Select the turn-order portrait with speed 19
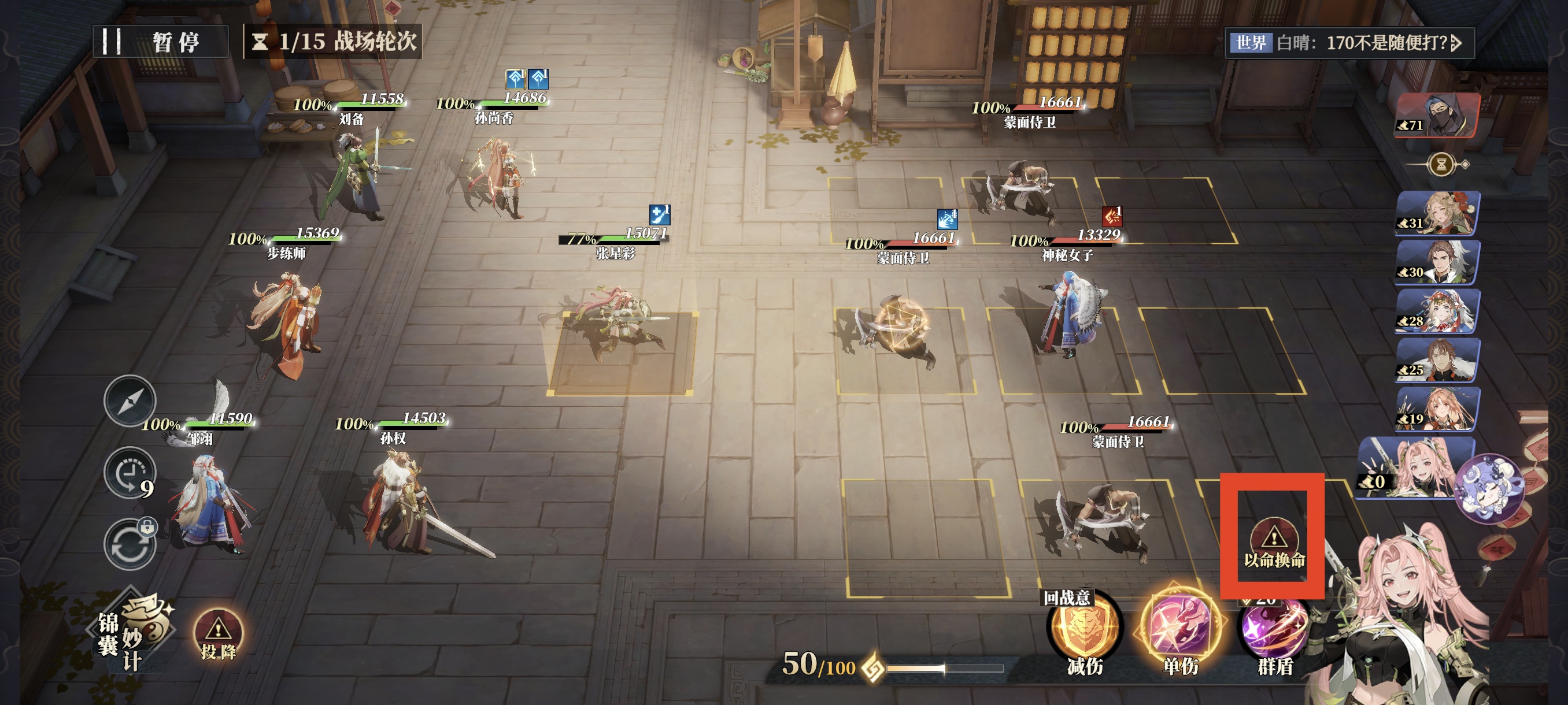 coord(1438,409)
